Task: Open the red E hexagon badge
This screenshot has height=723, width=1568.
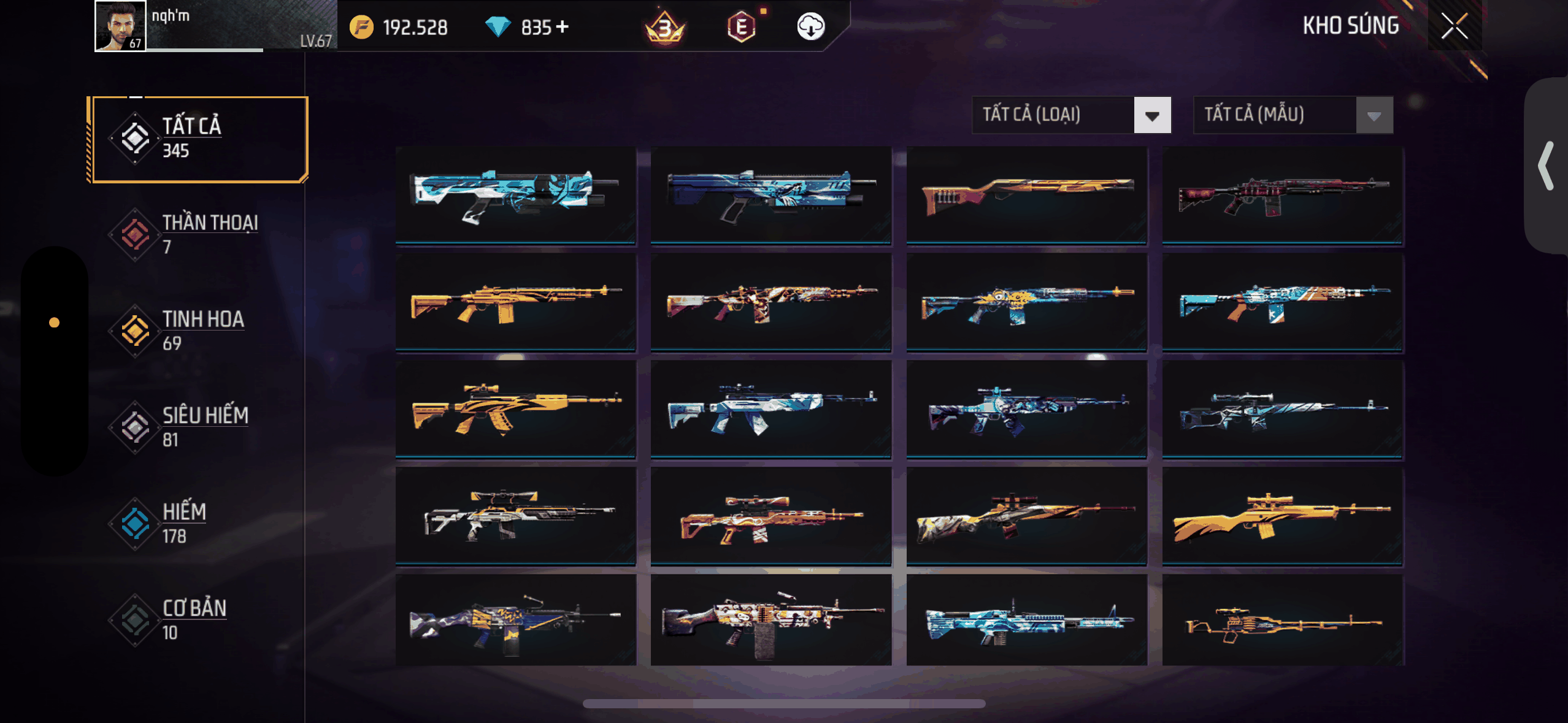Action: click(x=741, y=27)
